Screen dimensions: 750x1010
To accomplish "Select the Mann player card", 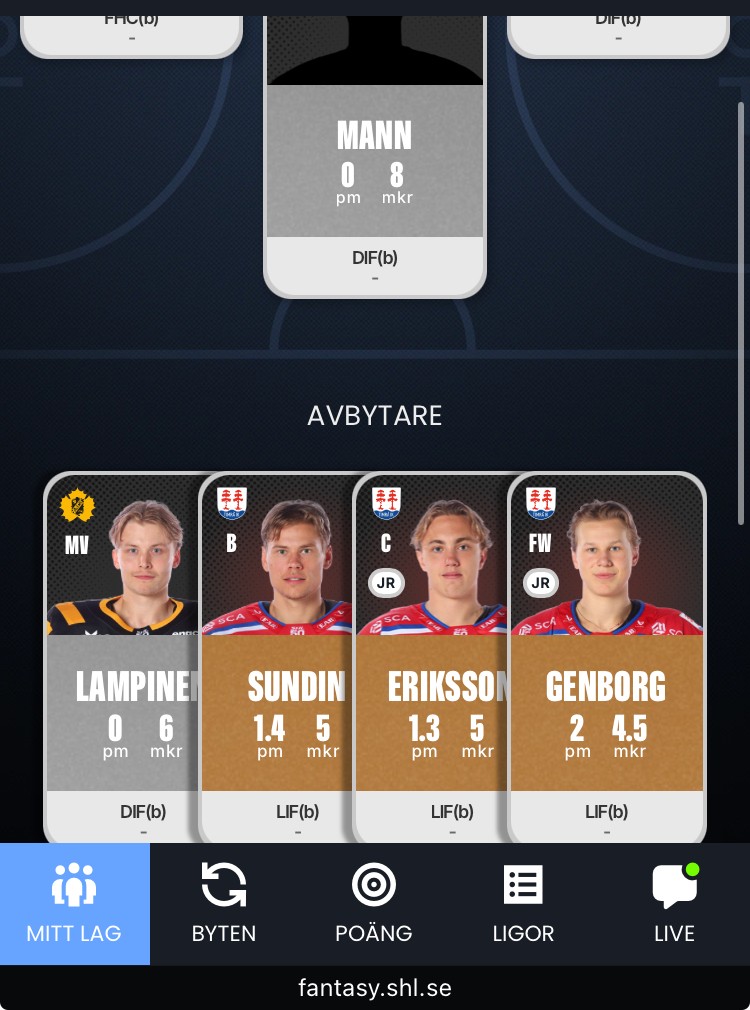I will tap(375, 160).
